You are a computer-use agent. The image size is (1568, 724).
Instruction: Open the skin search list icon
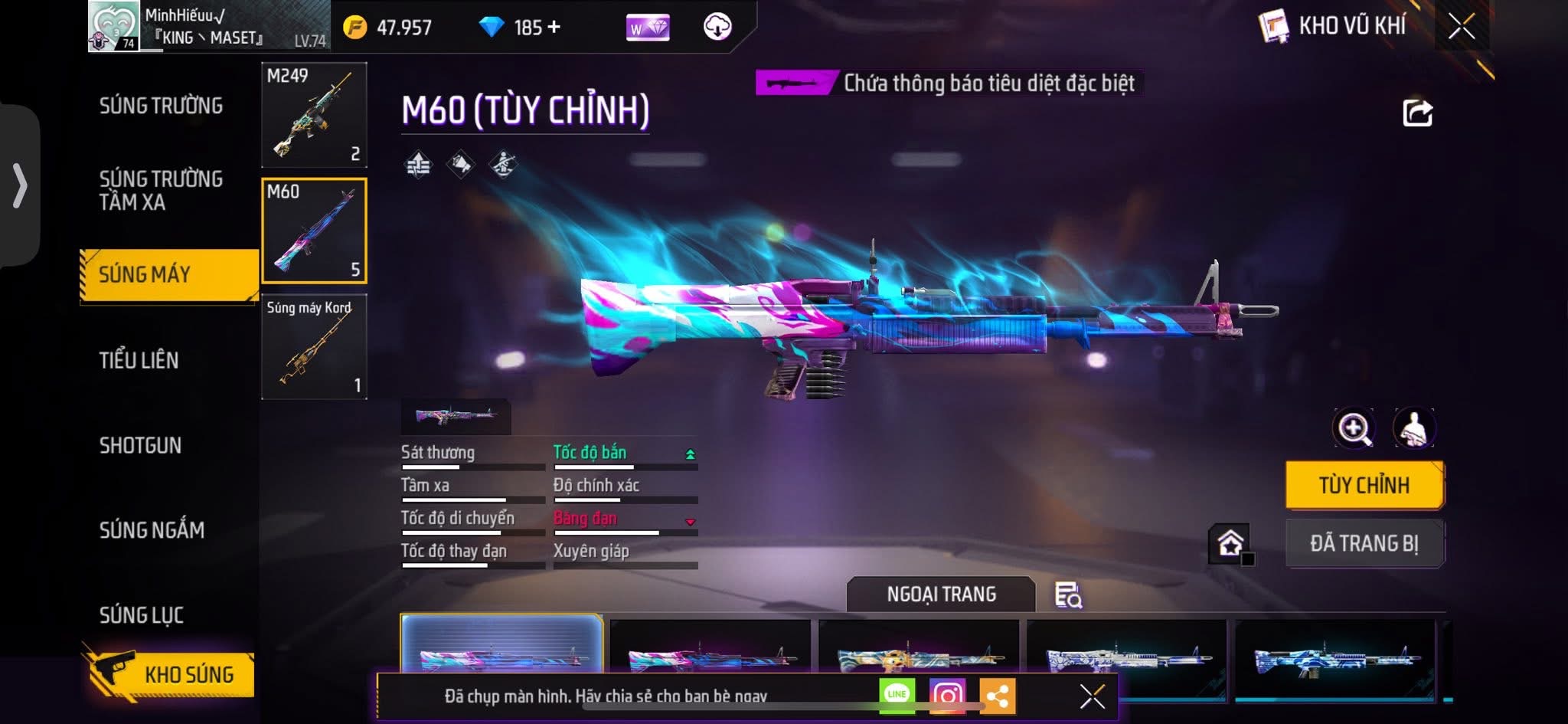click(1067, 595)
